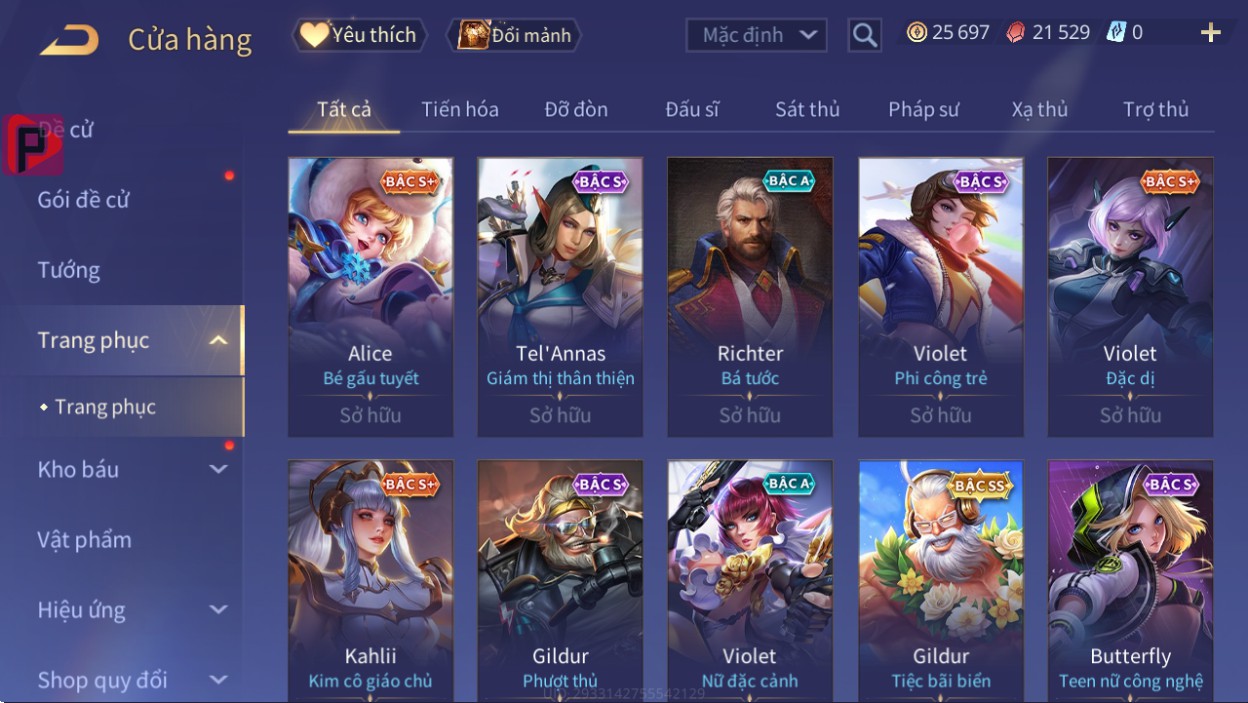Switch to the Tiến hóa tab
Viewport: 1248px width, 703px height.
[460, 109]
